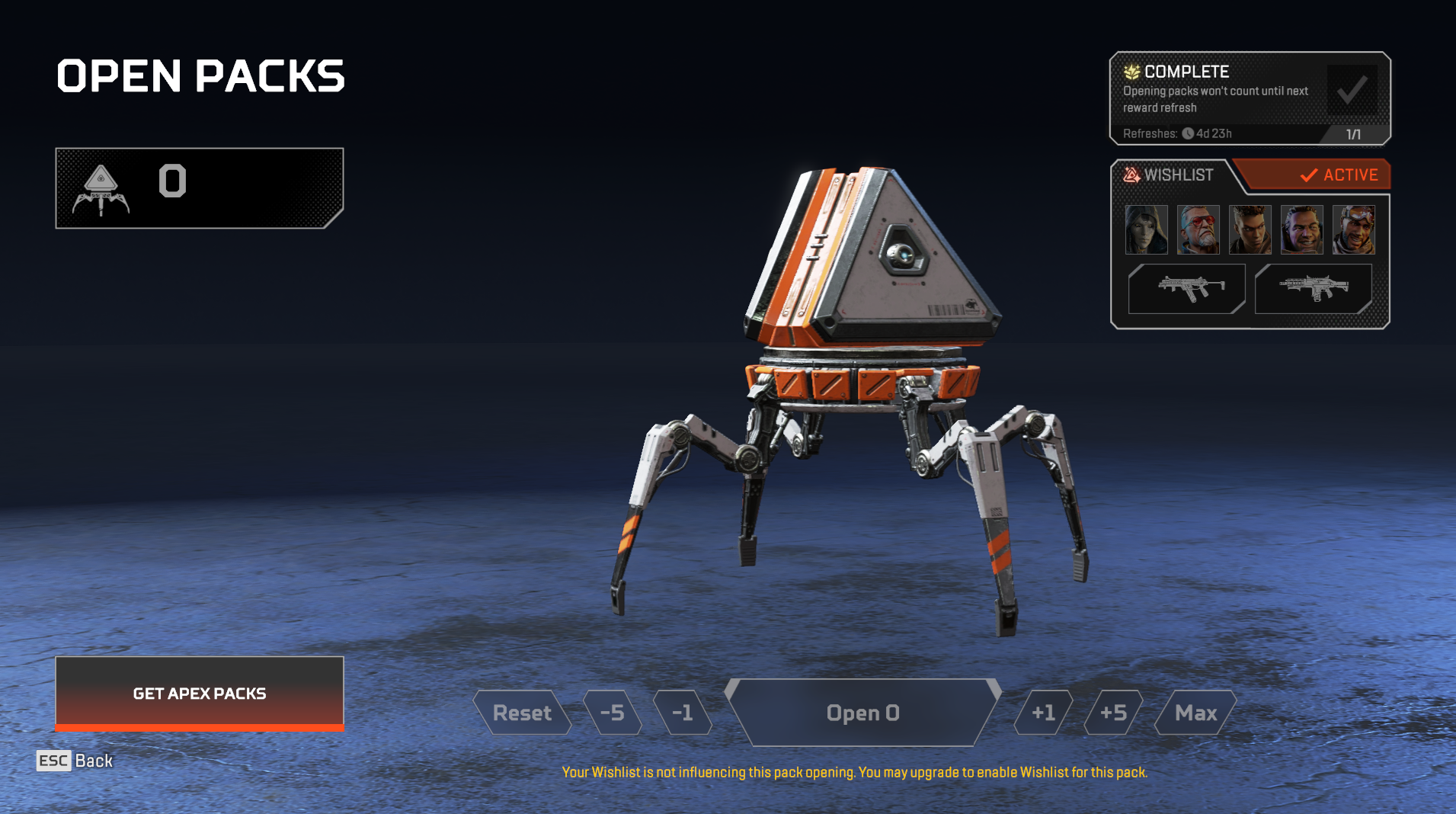Click the GET APEX PACKS button

coord(200,693)
